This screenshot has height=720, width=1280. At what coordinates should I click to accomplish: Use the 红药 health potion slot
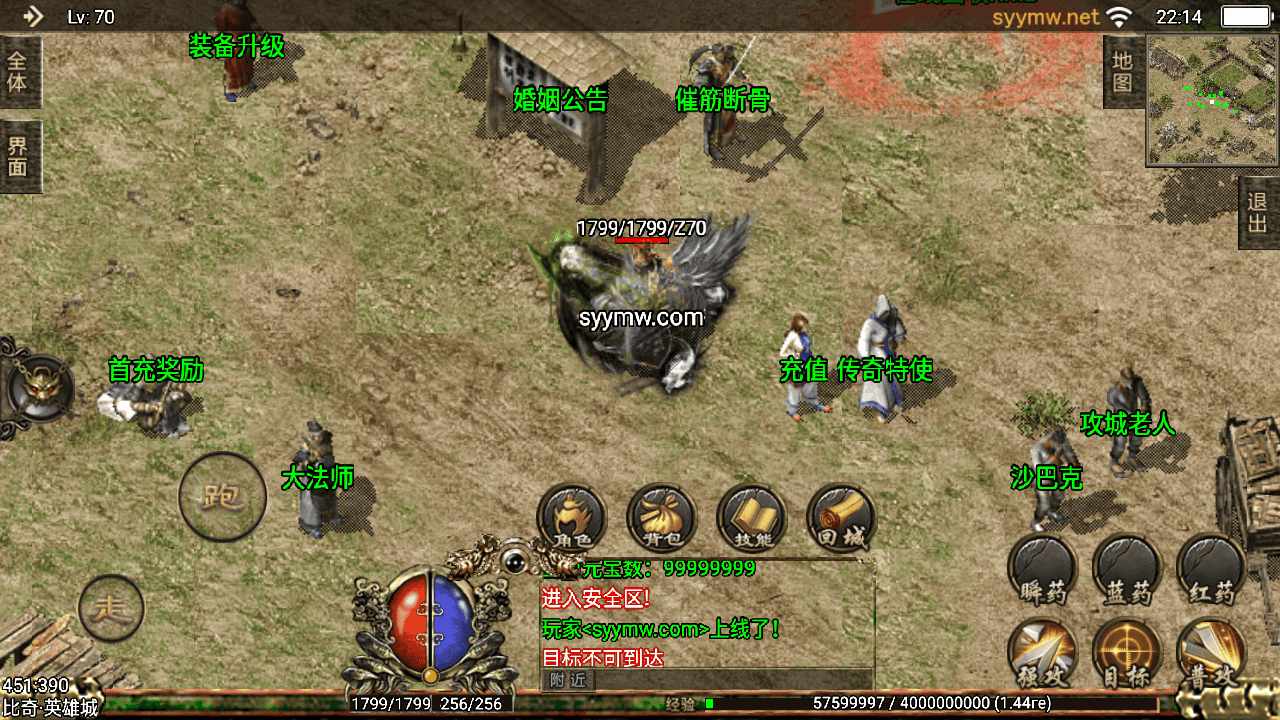(x=1211, y=570)
